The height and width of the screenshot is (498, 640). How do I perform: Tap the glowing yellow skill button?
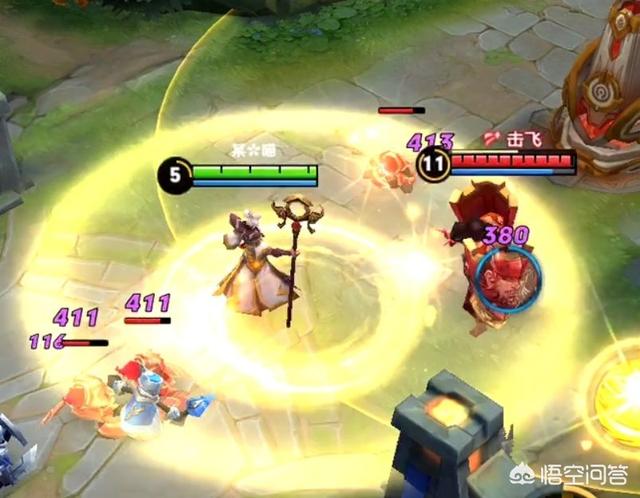click(x=622, y=398)
